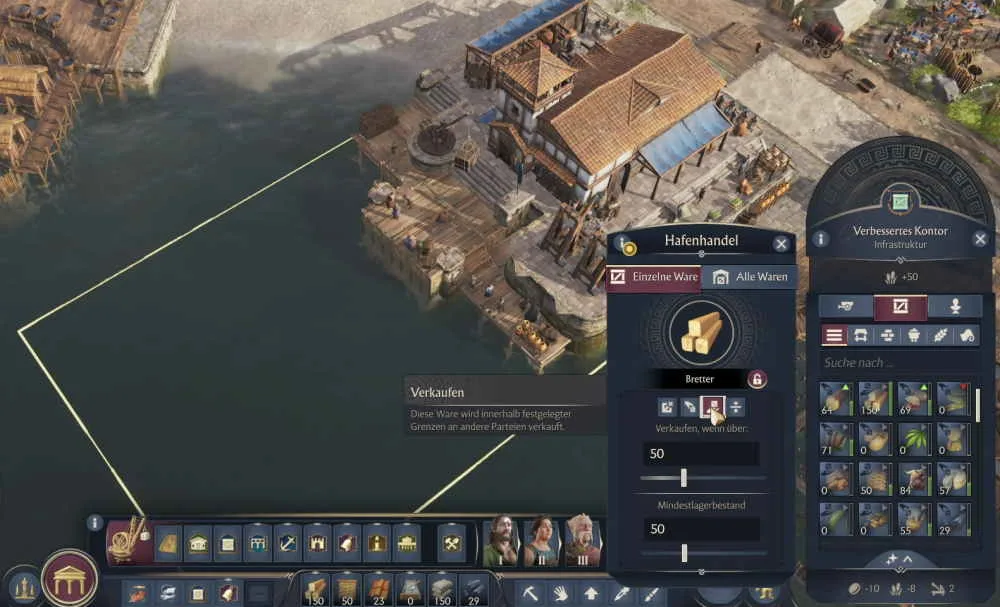
Task: Show info for Verbessertes Kontor
Action: [x=821, y=239]
